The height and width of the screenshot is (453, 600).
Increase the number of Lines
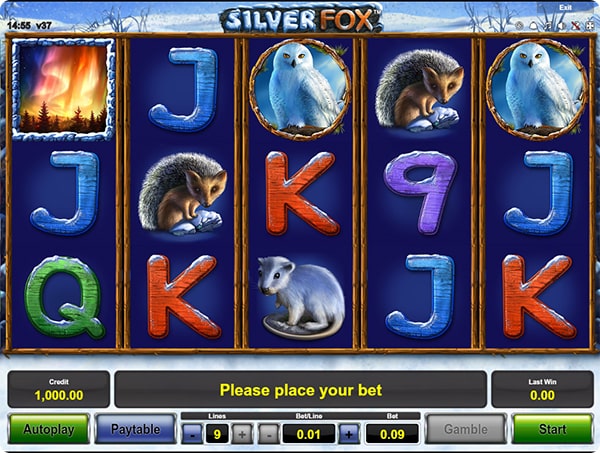(241, 434)
